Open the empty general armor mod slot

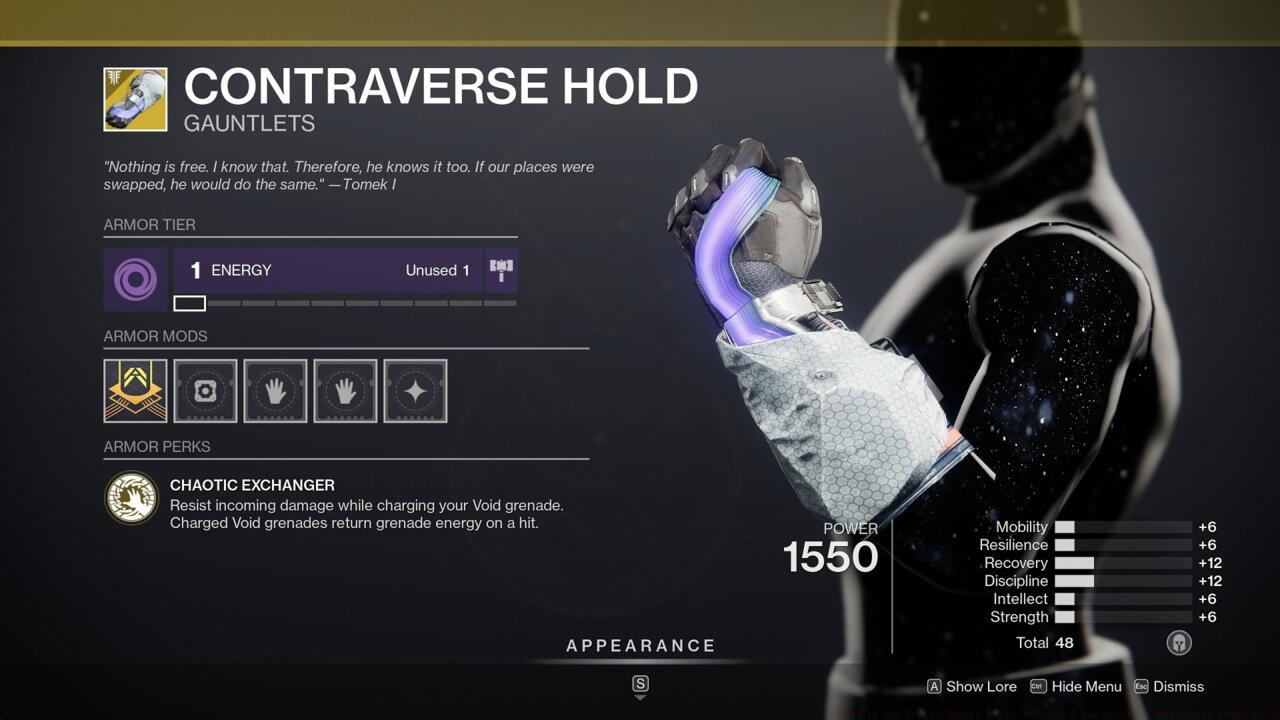[205, 391]
